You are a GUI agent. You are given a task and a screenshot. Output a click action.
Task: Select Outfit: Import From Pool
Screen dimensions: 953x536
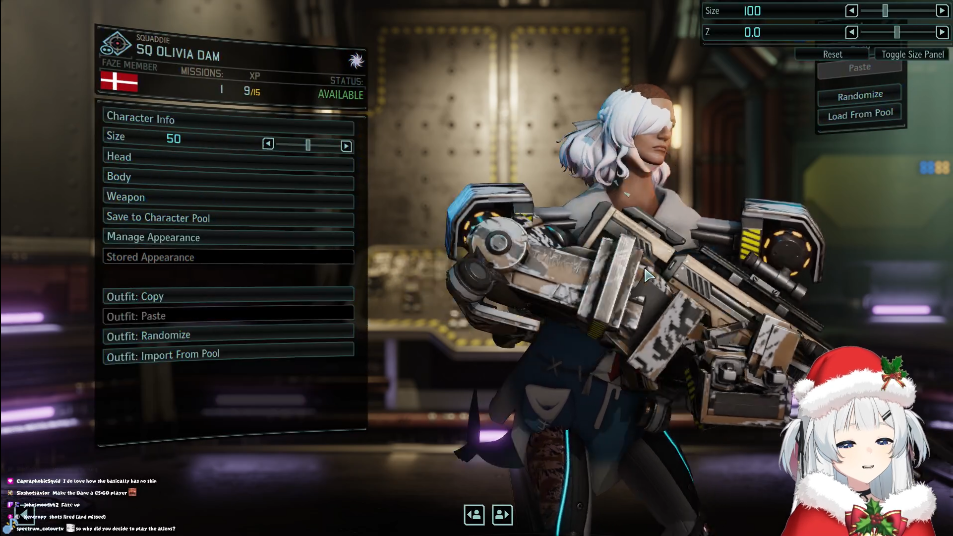(228, 353)
